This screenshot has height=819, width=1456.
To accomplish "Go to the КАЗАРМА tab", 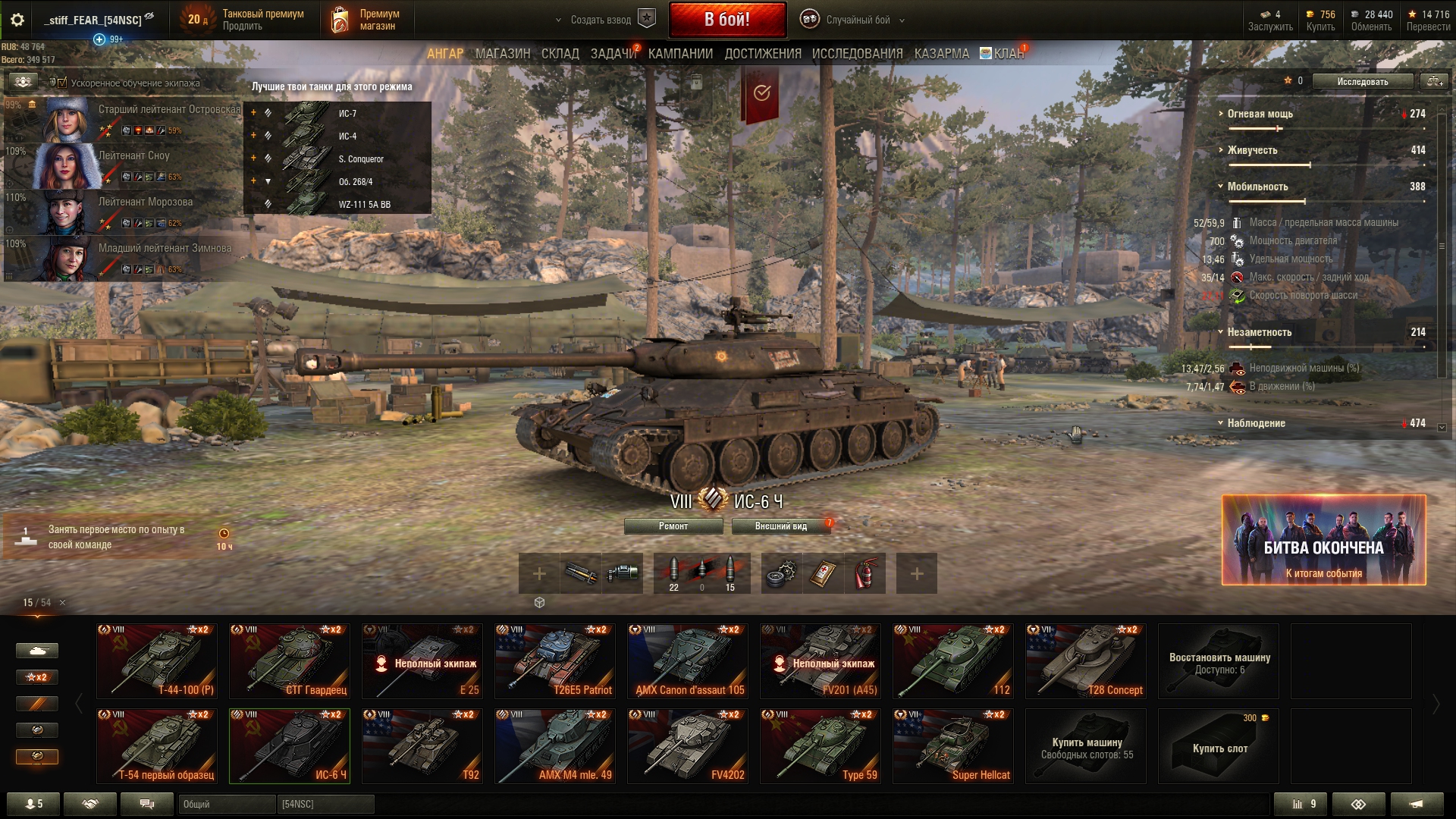I will [941, 54].
